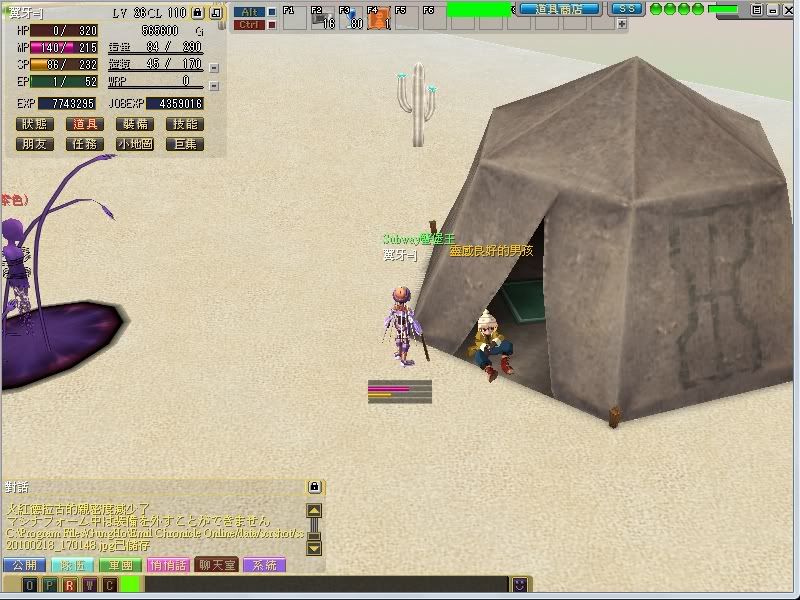The height and width of the screenshot is (600, 800).
Task: Open the 技能 skills panel
Action: [185, 125]
